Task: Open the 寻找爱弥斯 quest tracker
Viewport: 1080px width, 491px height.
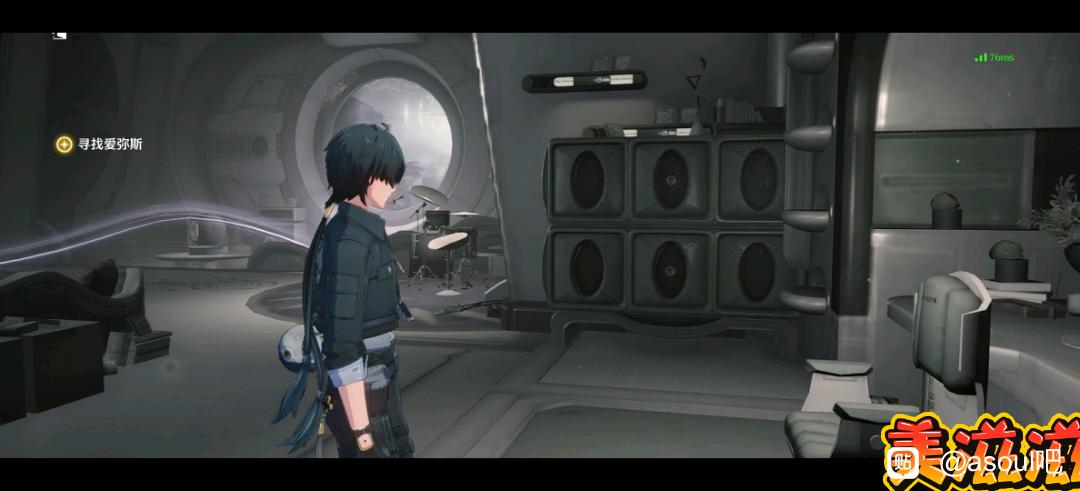Action: point(100,144)
